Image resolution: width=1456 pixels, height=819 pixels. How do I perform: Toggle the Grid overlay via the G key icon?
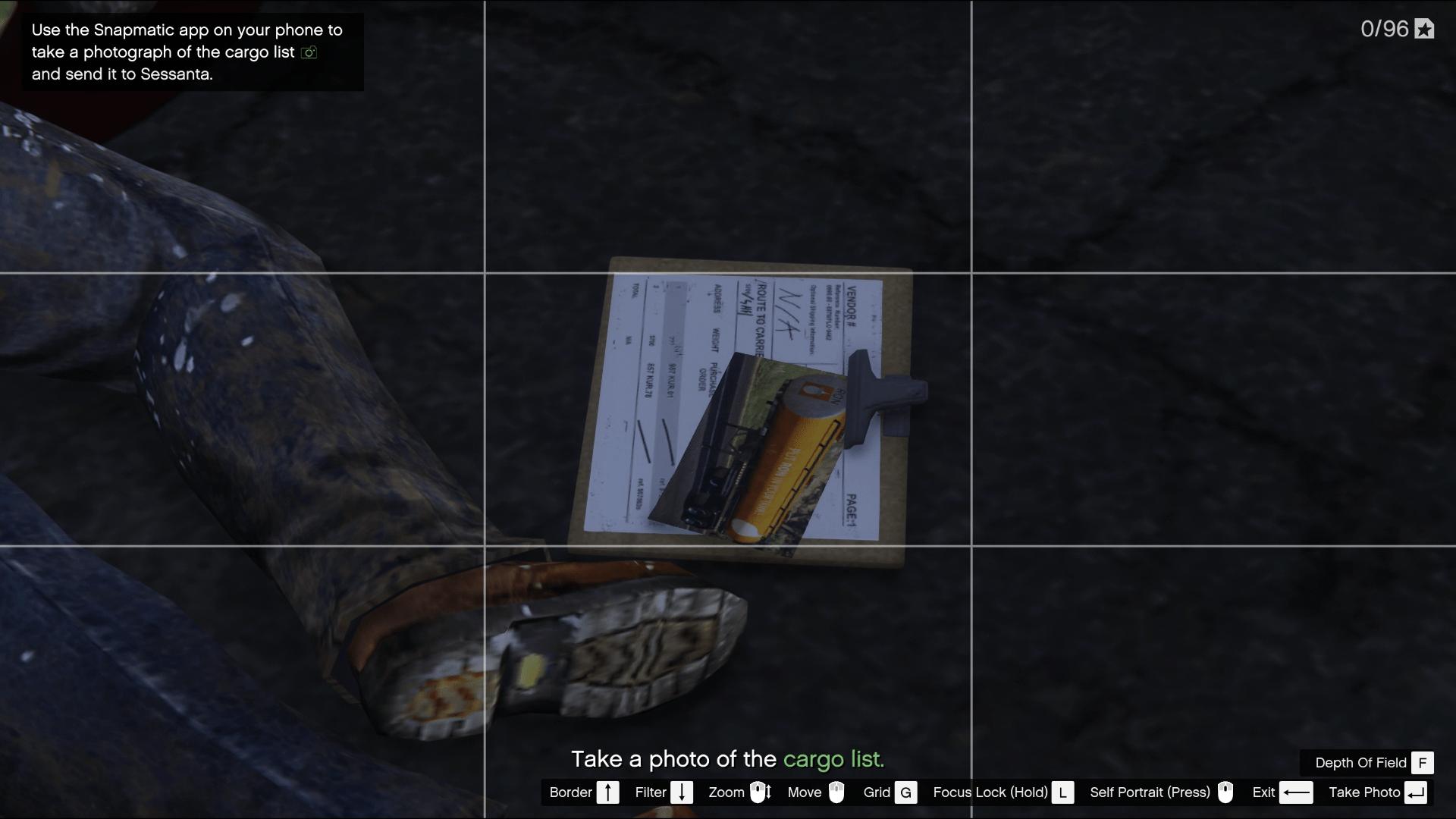tap(905, 792)
